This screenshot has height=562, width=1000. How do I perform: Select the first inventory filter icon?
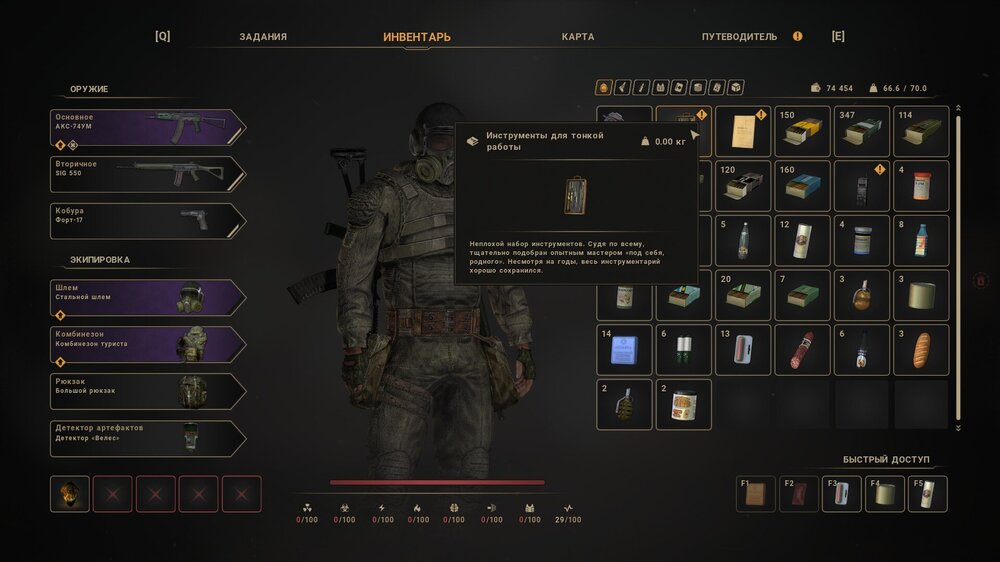pos(603,87)
